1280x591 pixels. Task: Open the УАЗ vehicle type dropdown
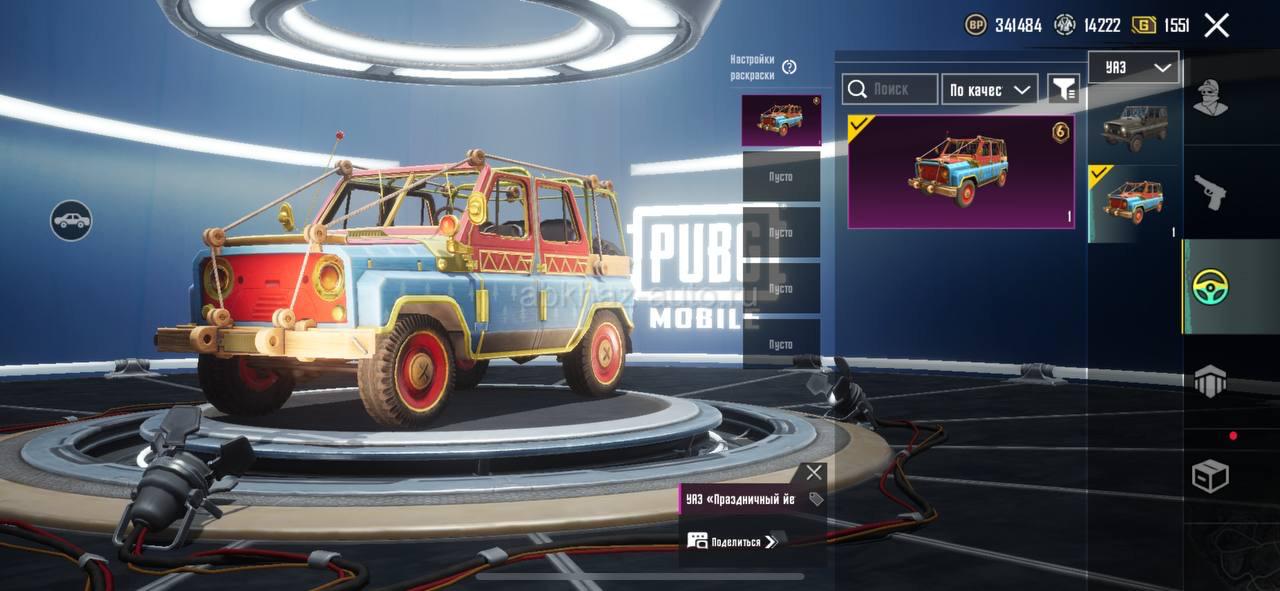point(1133,68)
